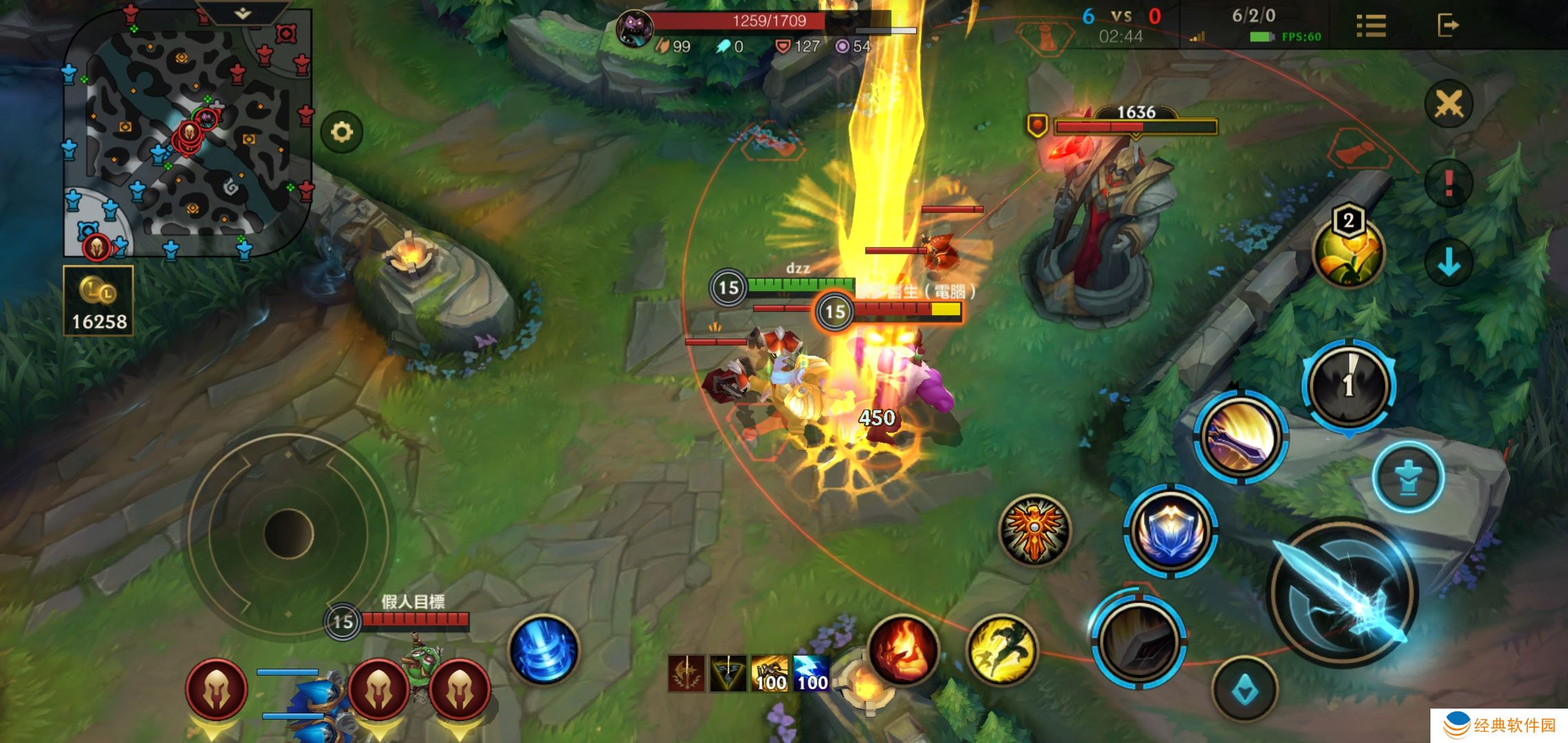This screenshot has width=1568, height=743.
Task: Place a ward with the diamond button
Action: pos(1244,689)
